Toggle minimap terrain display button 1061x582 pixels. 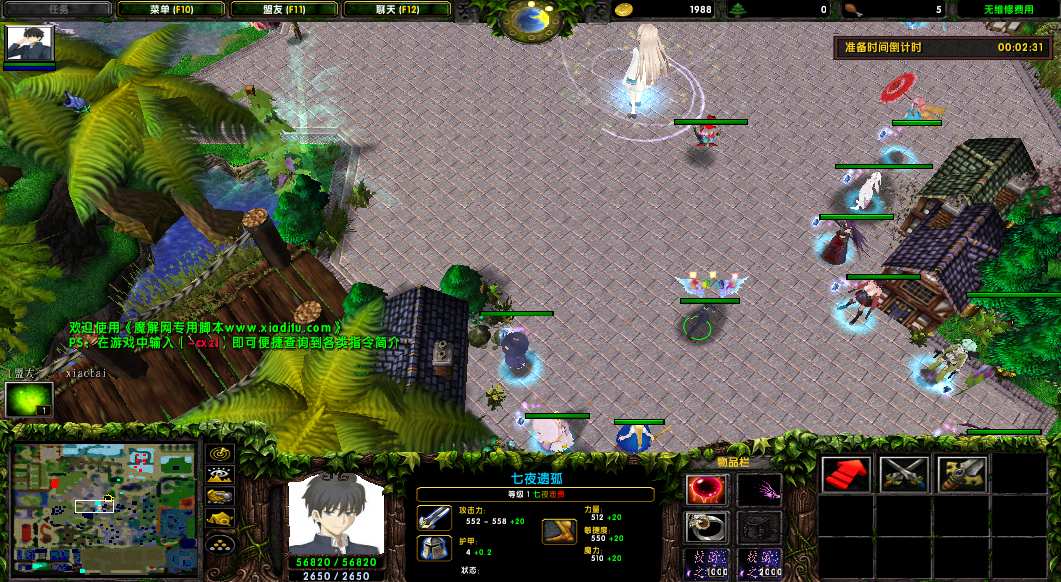click(220, 475)
